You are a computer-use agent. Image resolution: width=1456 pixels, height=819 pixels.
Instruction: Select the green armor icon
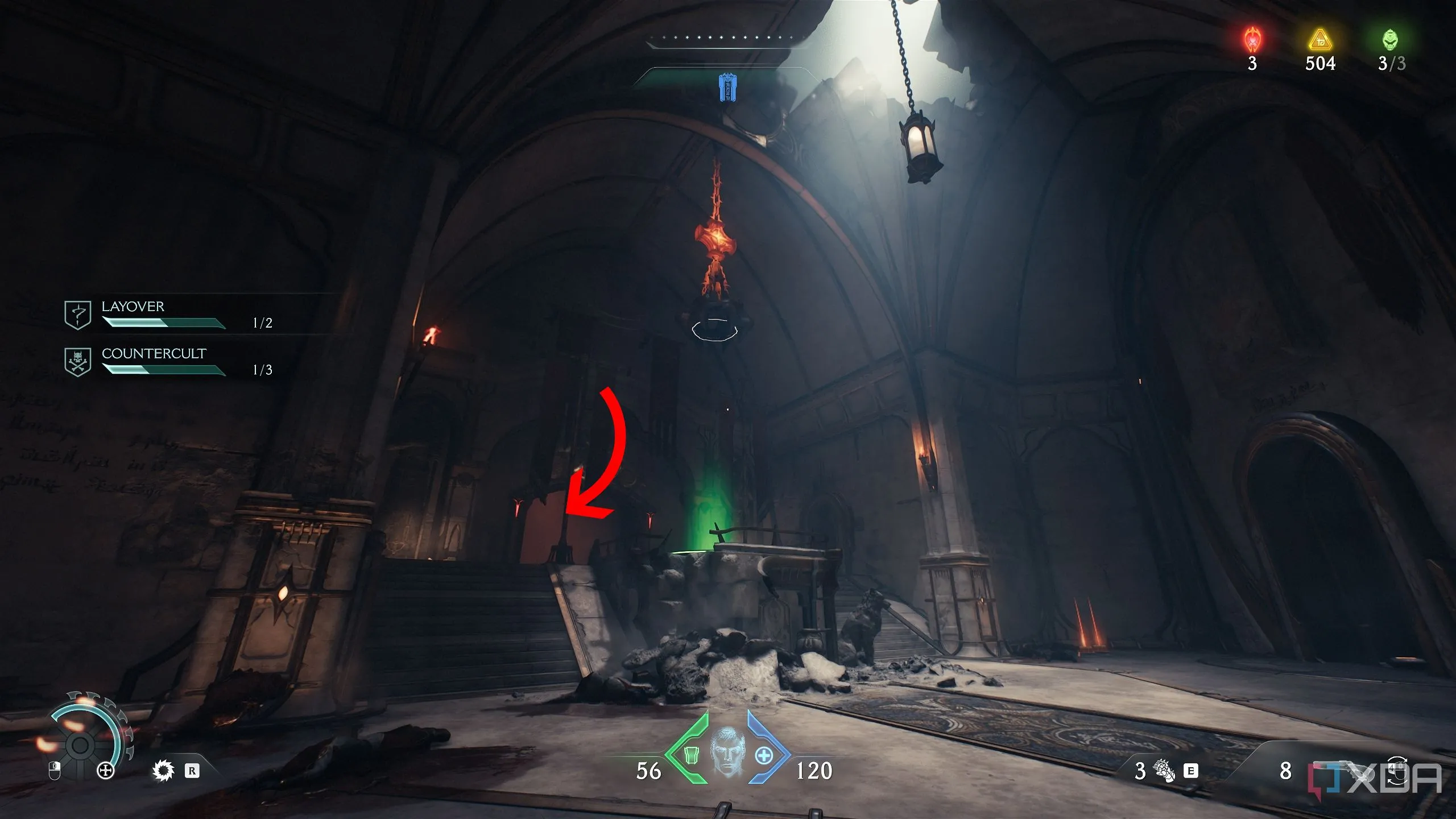[x=690, y=755]
